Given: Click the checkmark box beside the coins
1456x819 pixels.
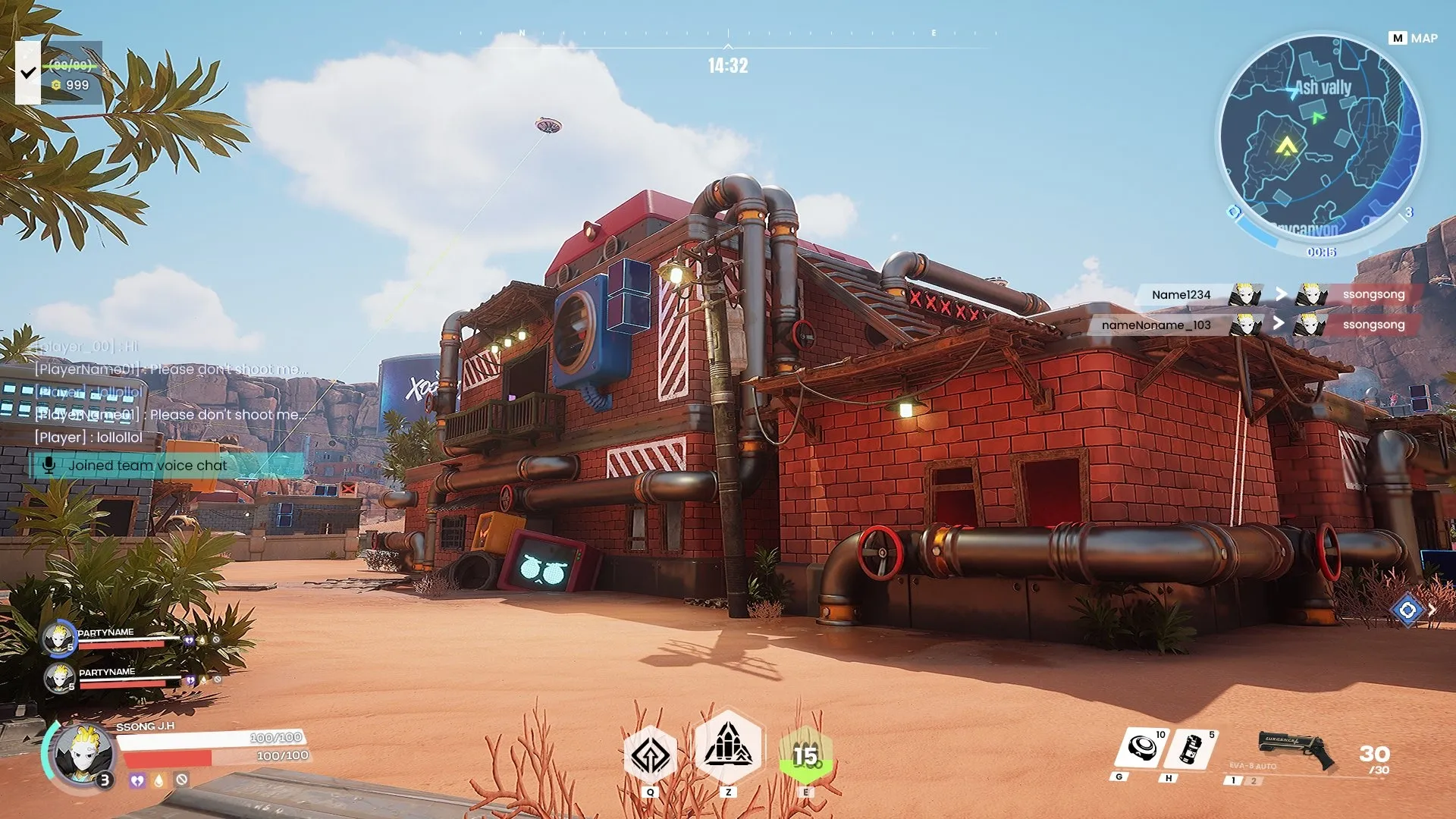Looking at the screenshot, I should pos(28,73).
